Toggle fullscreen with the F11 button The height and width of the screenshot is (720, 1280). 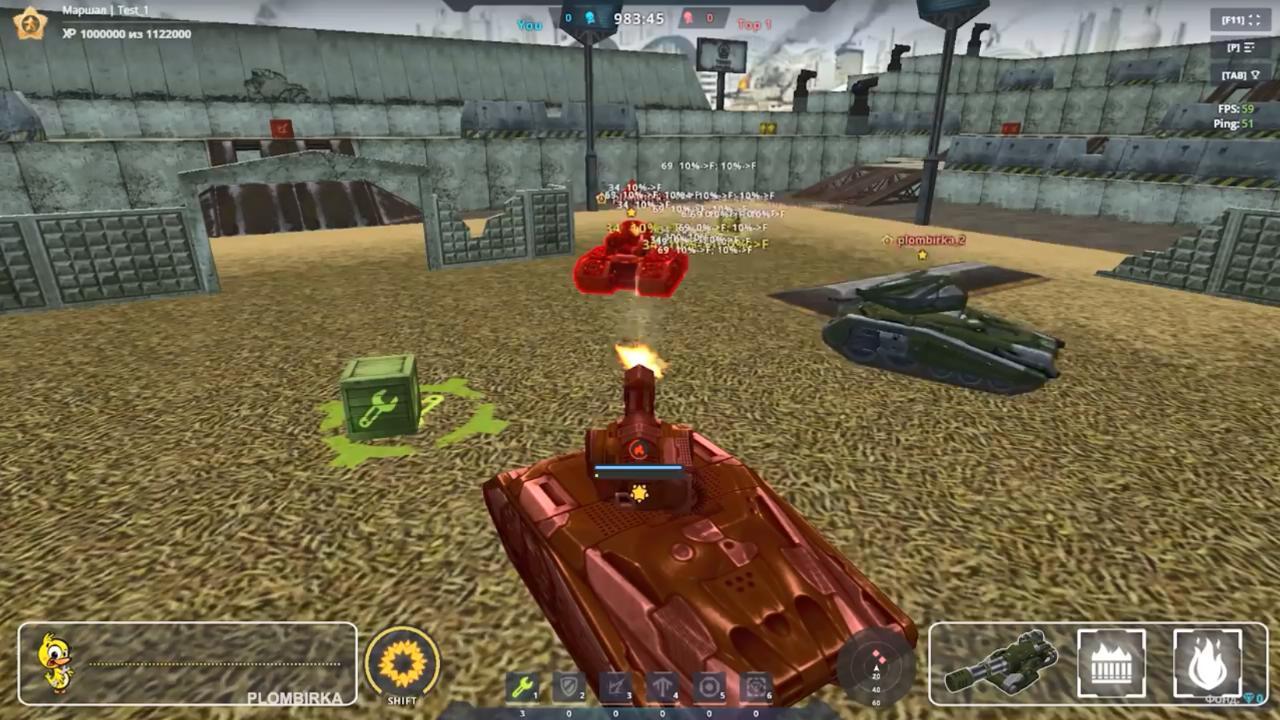pos(1243,18)
